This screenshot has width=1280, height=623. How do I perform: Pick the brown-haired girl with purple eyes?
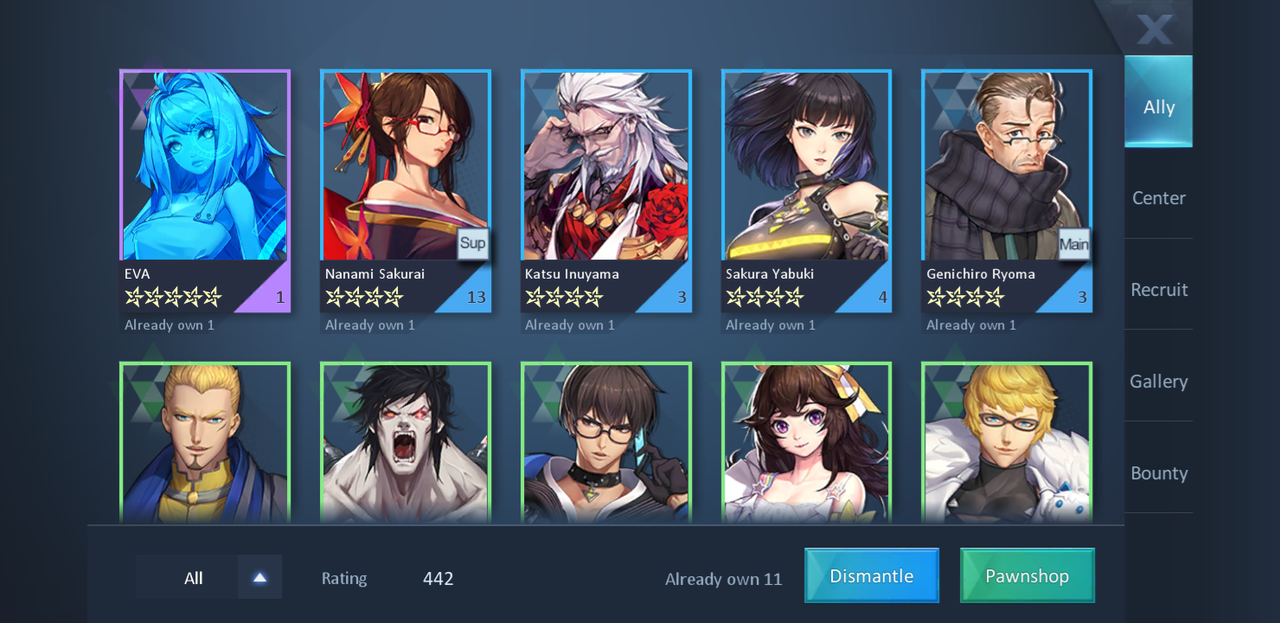(x=806, y=442)
